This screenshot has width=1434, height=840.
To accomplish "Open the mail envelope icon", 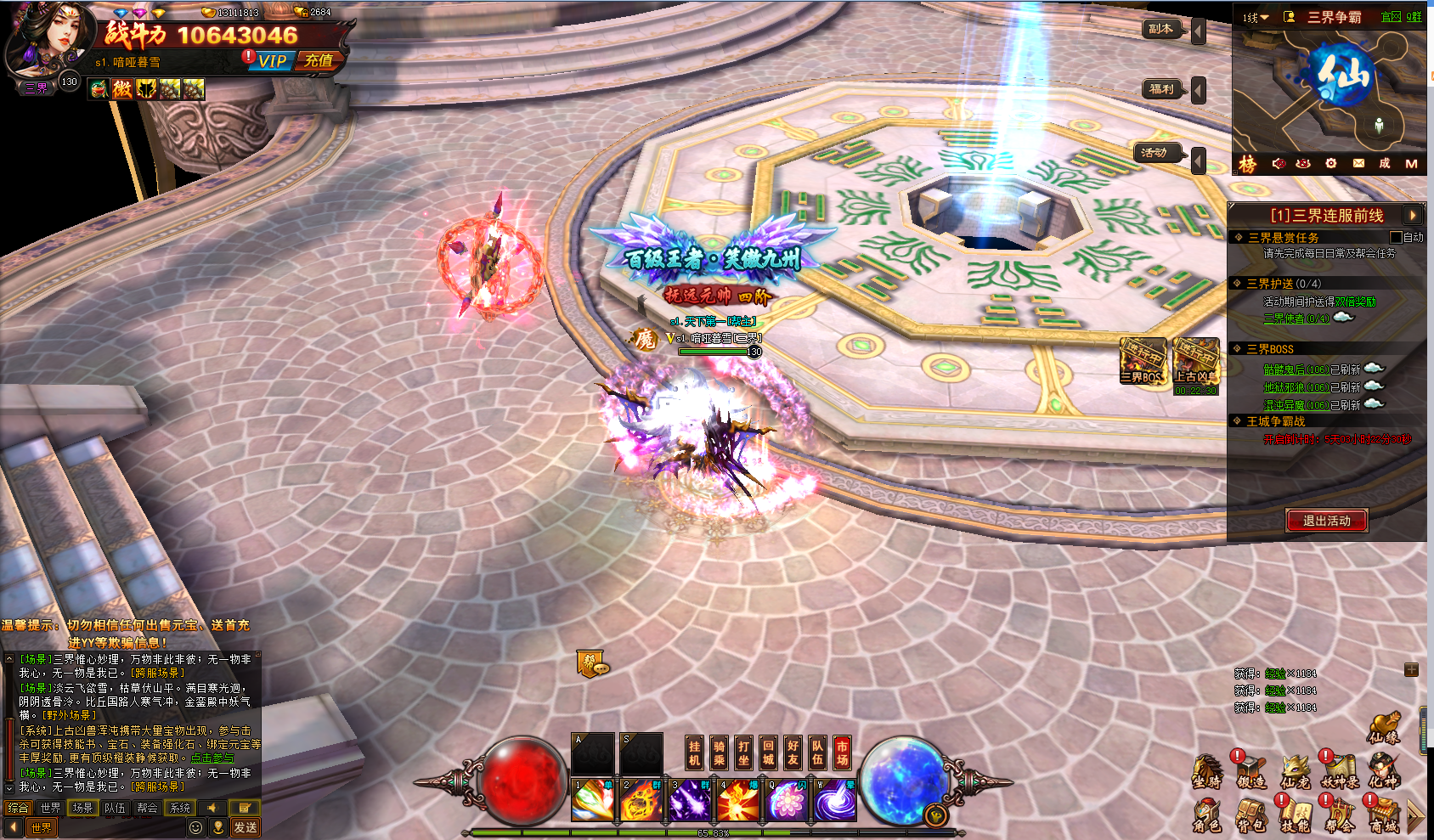I will pyautogui.click(x=1358, y=163).
